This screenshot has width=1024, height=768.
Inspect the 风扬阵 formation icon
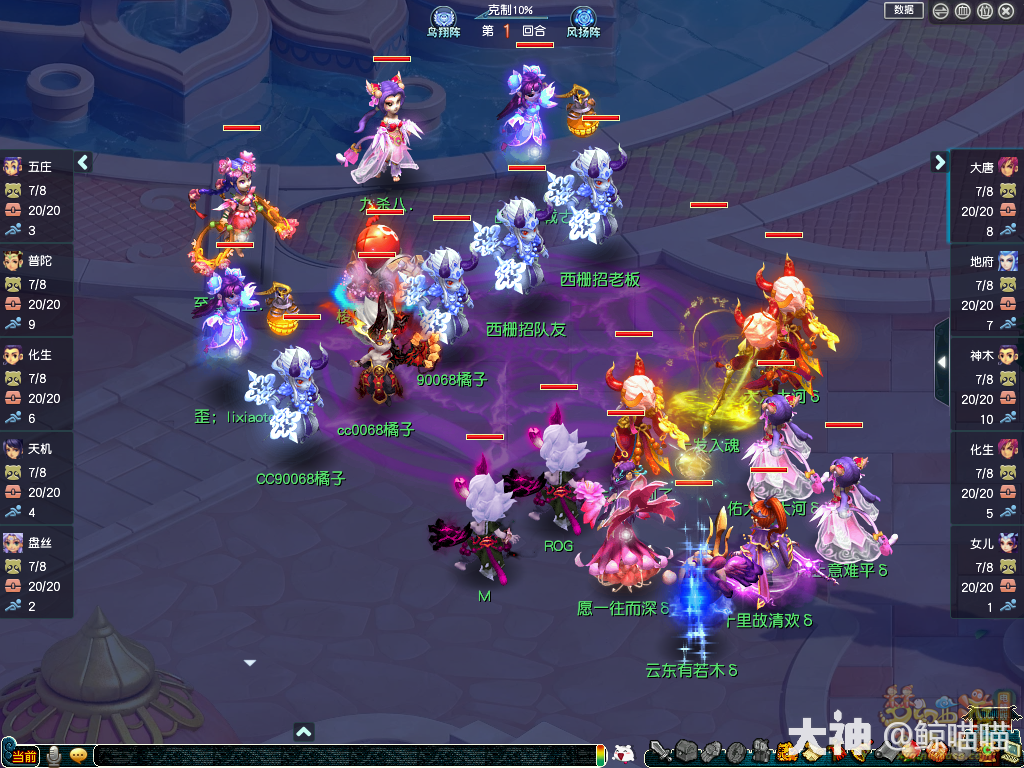583,18
